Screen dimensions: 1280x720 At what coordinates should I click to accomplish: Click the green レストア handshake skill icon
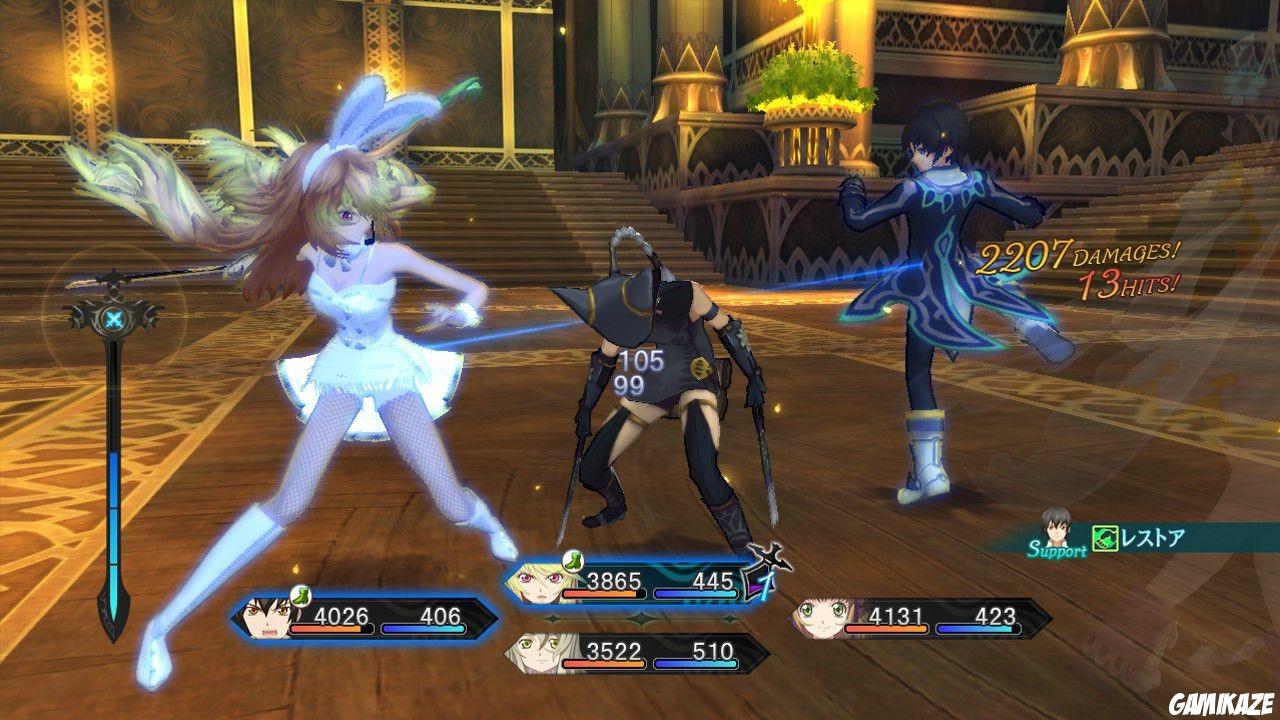1105,537
